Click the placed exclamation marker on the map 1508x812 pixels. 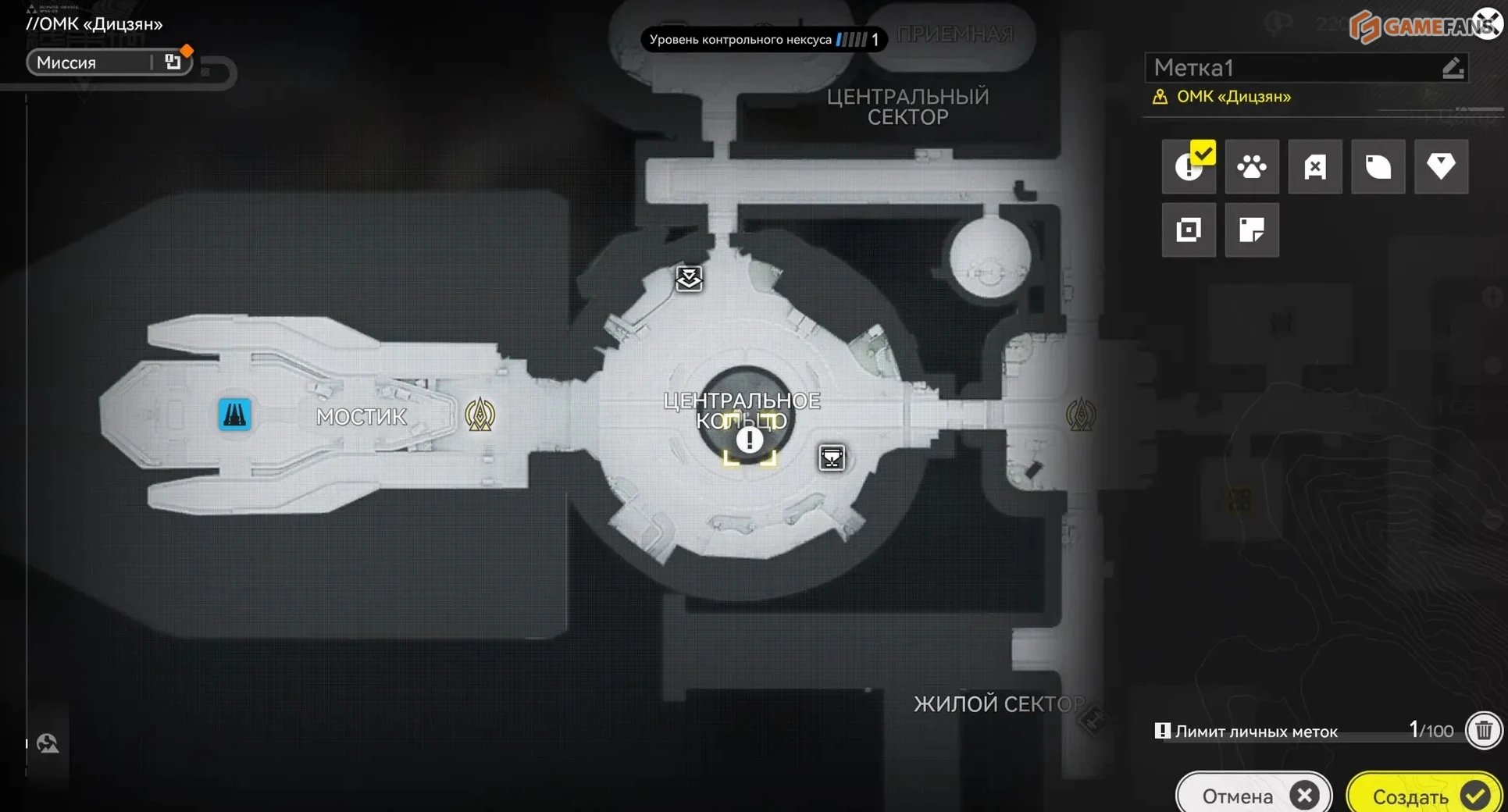click(749, 440)
